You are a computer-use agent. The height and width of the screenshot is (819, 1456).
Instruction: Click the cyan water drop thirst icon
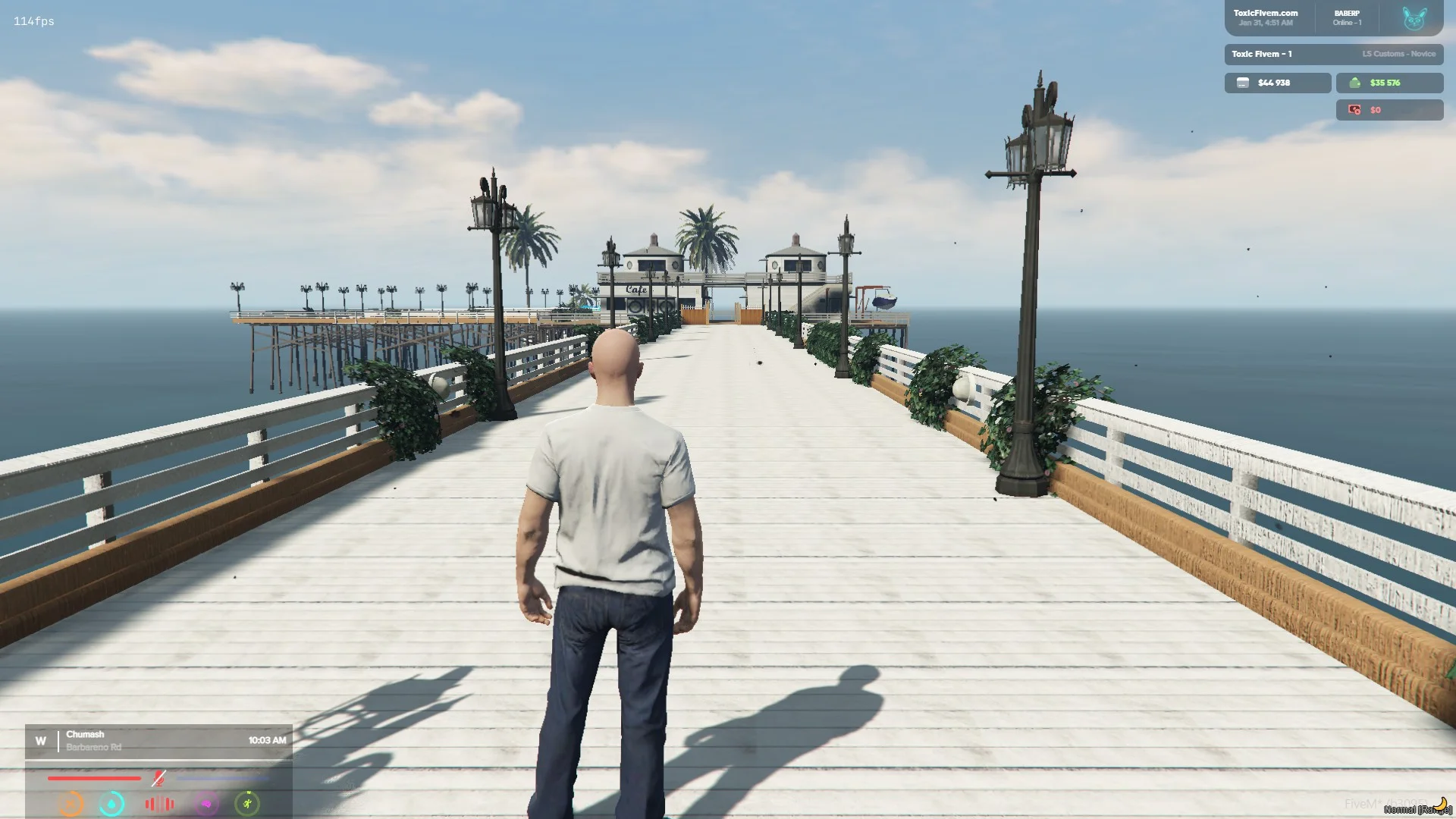112,803
